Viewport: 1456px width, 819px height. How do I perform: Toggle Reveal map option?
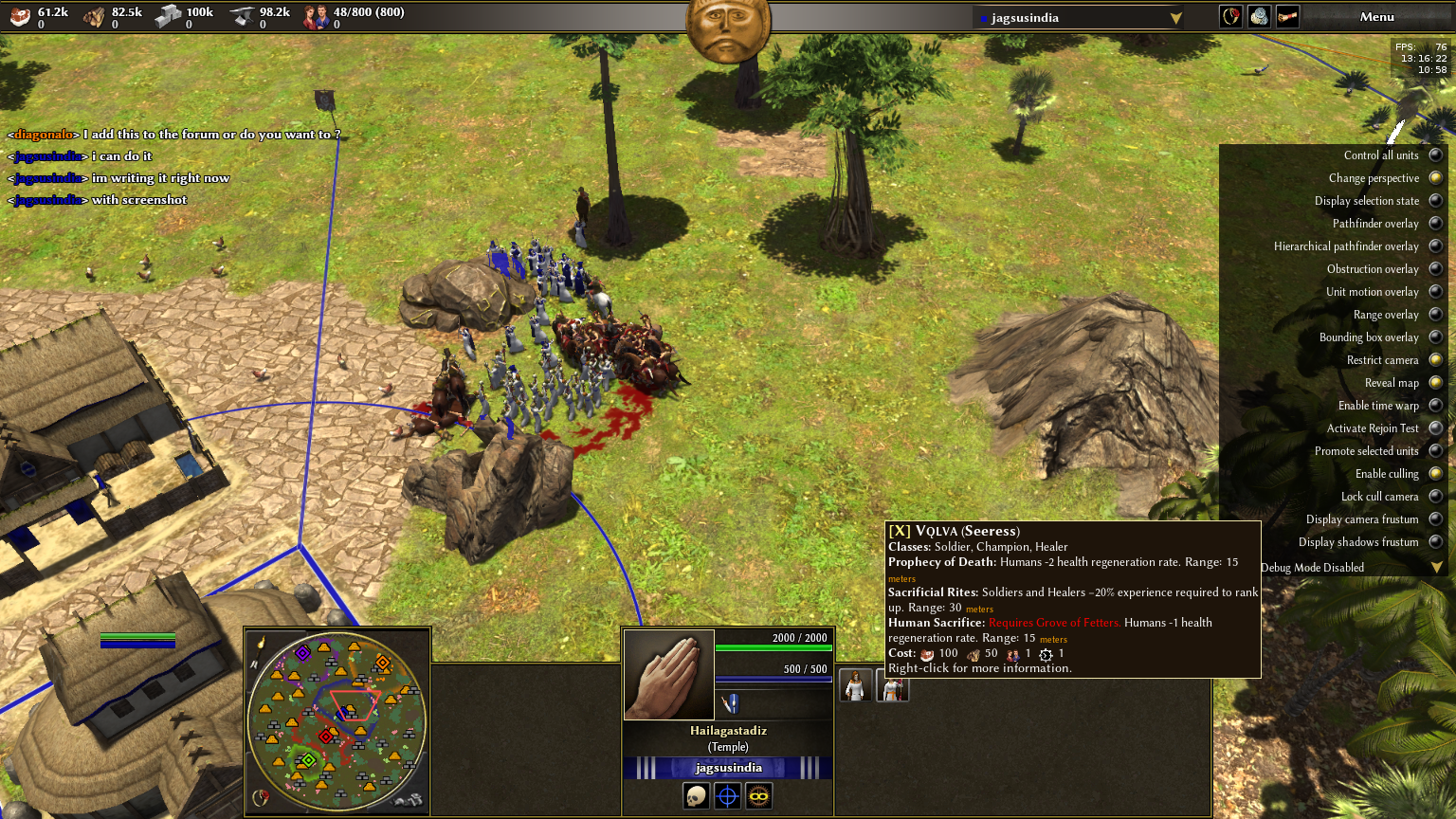(x=1435, y=383)
